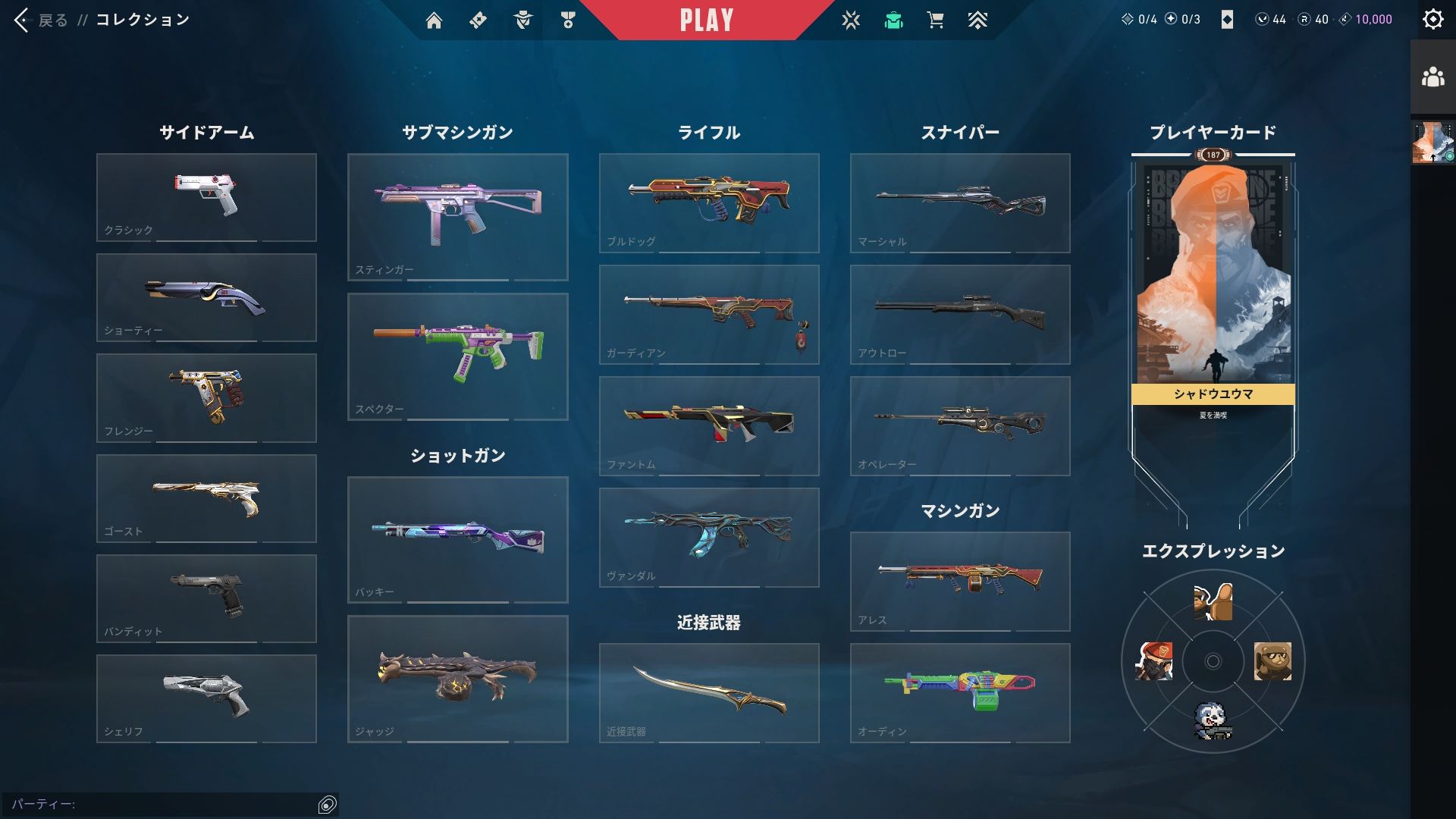Select the ヴァンダル rifle slot
This screenshot has width=1456, height=819.
click(x=709, y=537)
